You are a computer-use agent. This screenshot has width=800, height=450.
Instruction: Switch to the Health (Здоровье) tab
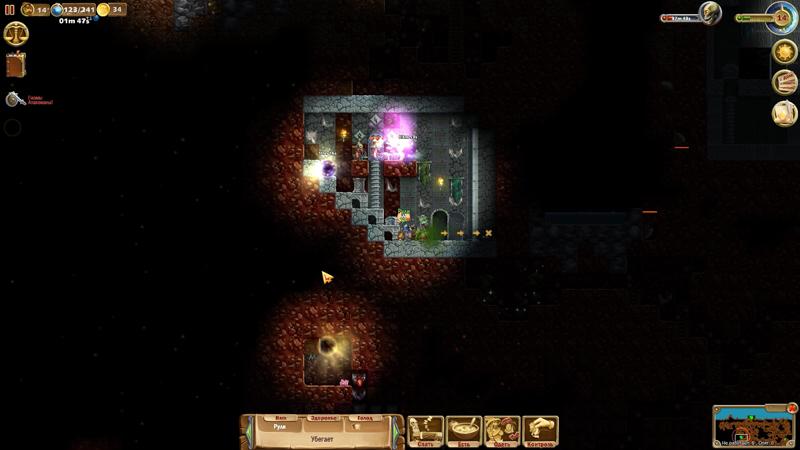click(x=322, y=418)
